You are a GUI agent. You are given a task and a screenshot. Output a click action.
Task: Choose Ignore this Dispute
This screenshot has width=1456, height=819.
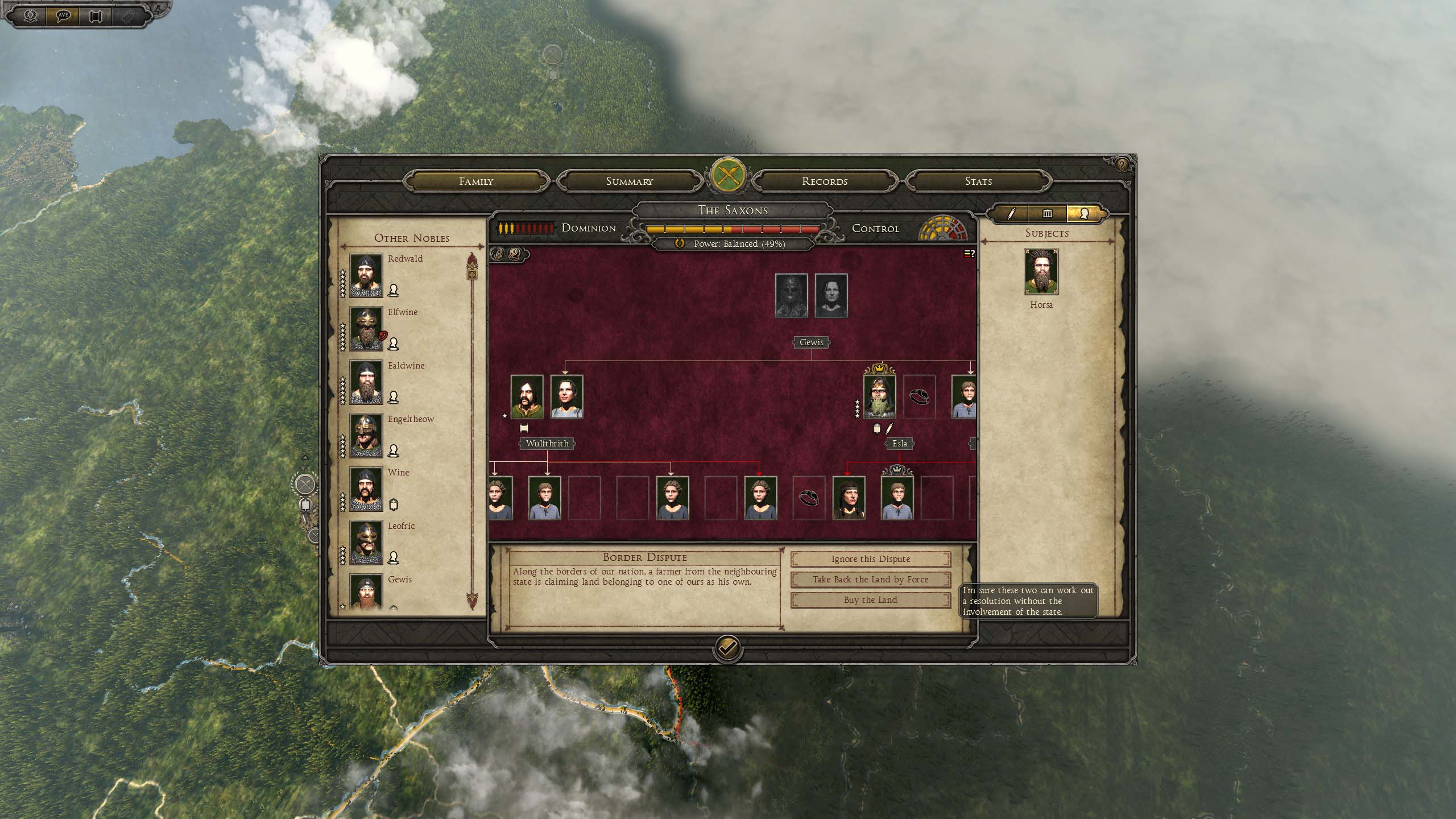(x=870, y=559)
